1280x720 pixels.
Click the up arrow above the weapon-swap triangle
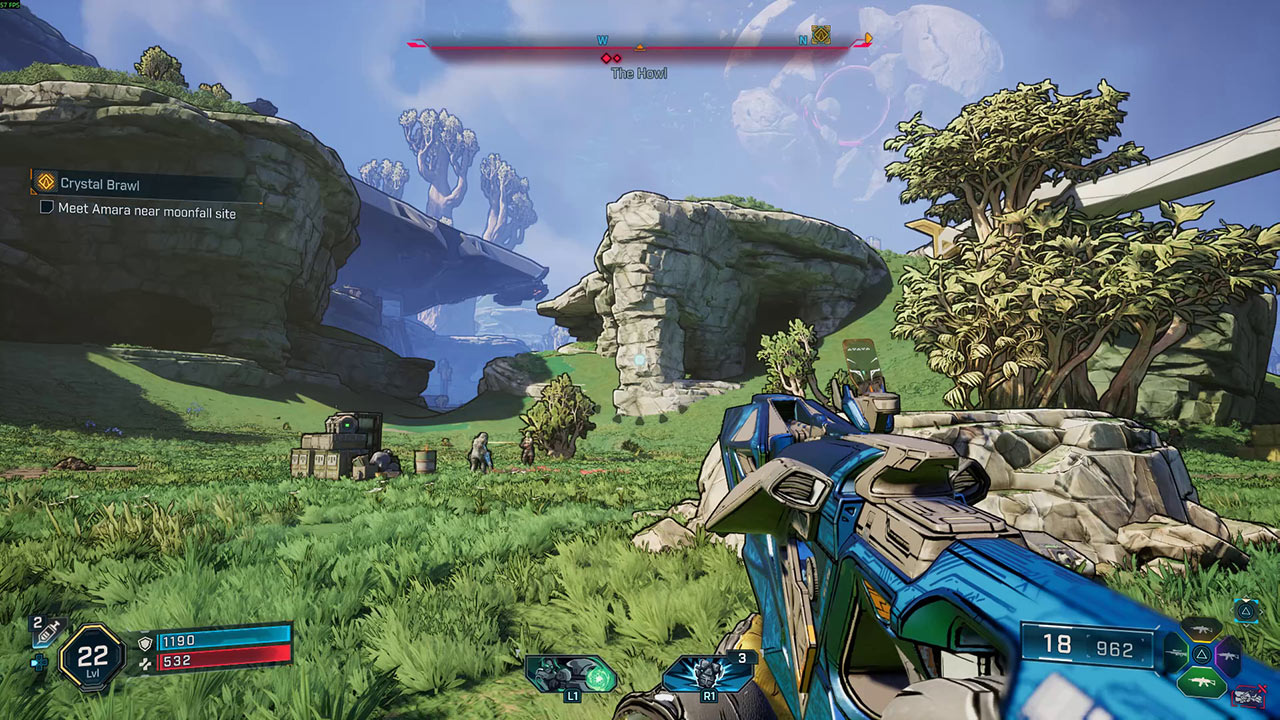pos(1246,597)
